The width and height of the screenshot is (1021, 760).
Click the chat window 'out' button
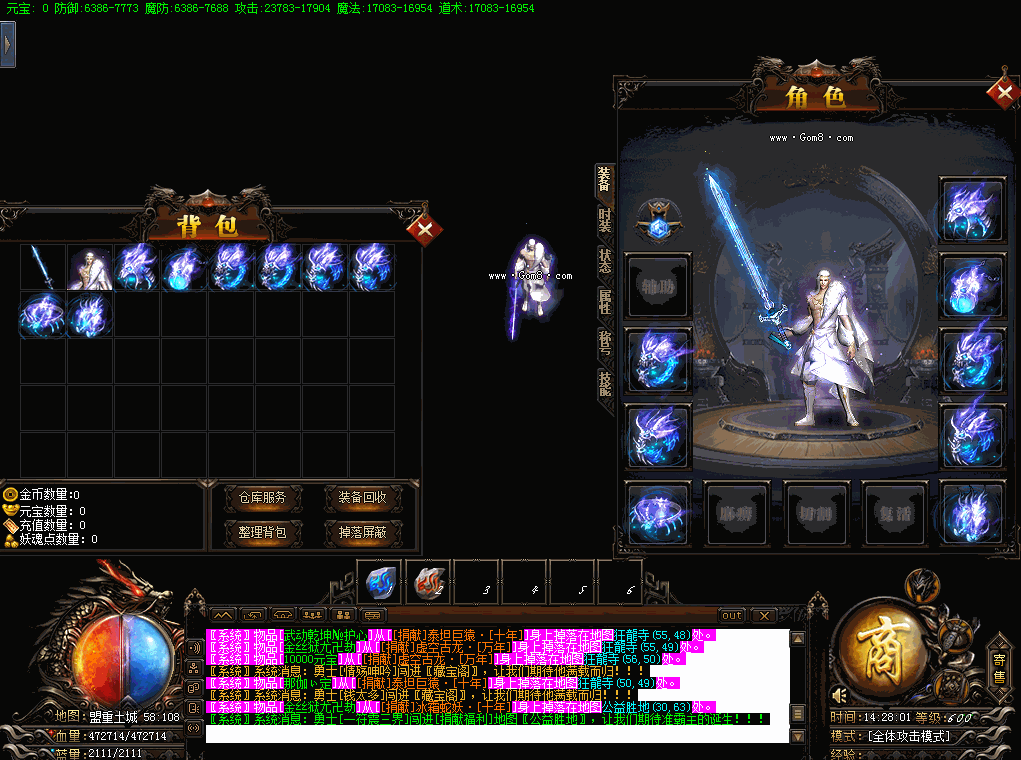tap(732, 615)
